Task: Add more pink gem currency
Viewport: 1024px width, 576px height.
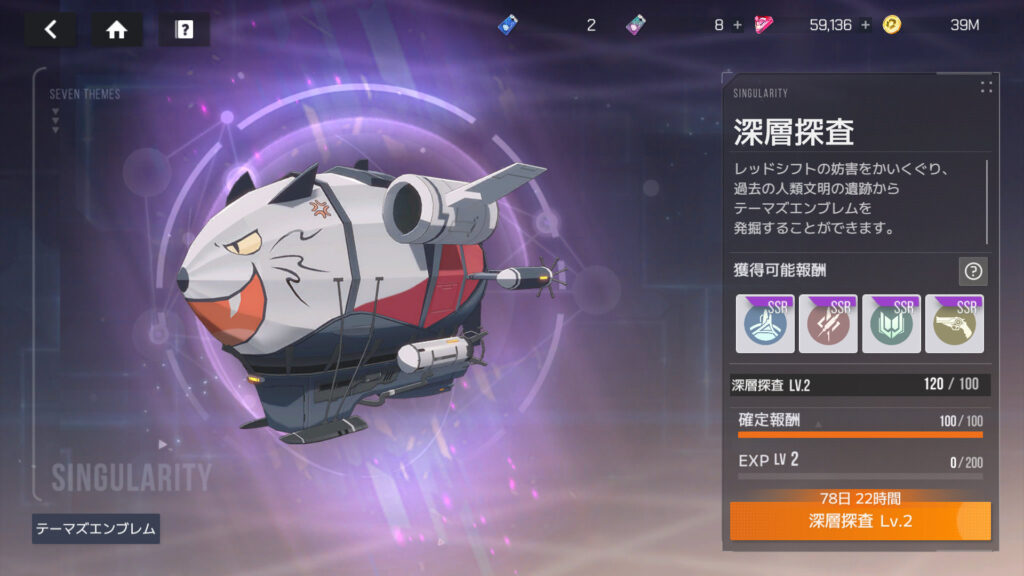Action: (736, 25)
